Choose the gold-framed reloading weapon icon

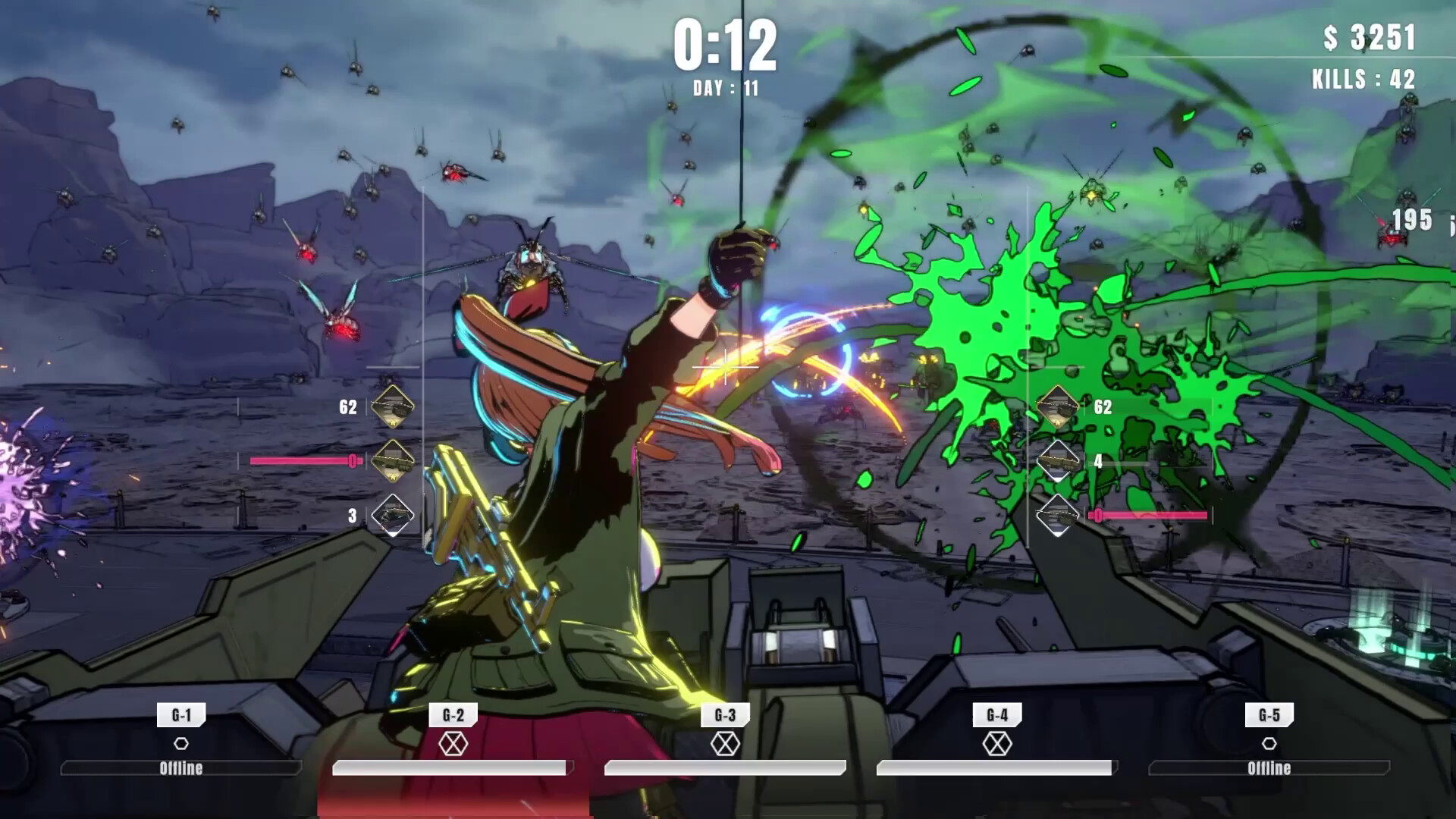coord(392,460)
